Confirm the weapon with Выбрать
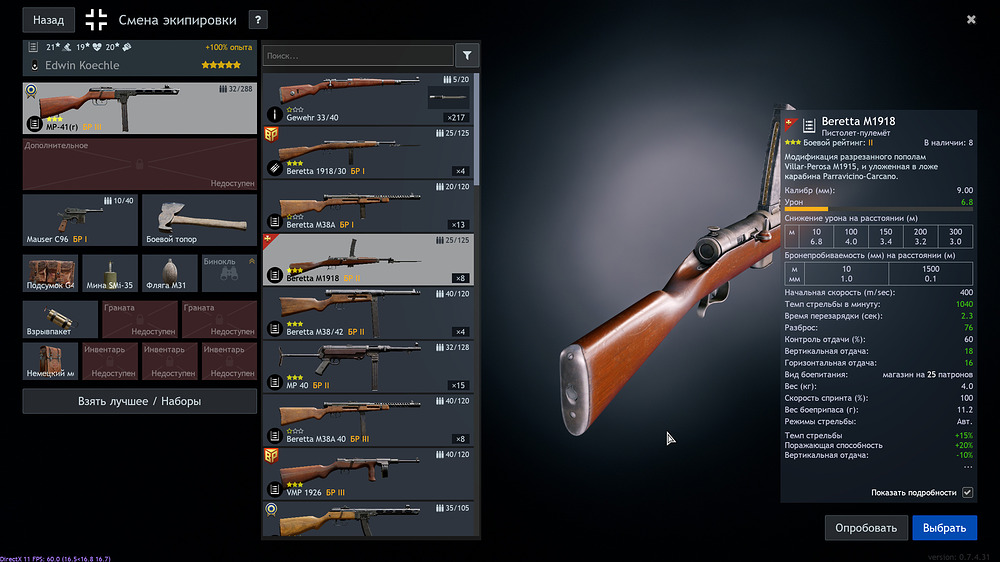This screenshot has width=1000, height=562. coord(944,528)
